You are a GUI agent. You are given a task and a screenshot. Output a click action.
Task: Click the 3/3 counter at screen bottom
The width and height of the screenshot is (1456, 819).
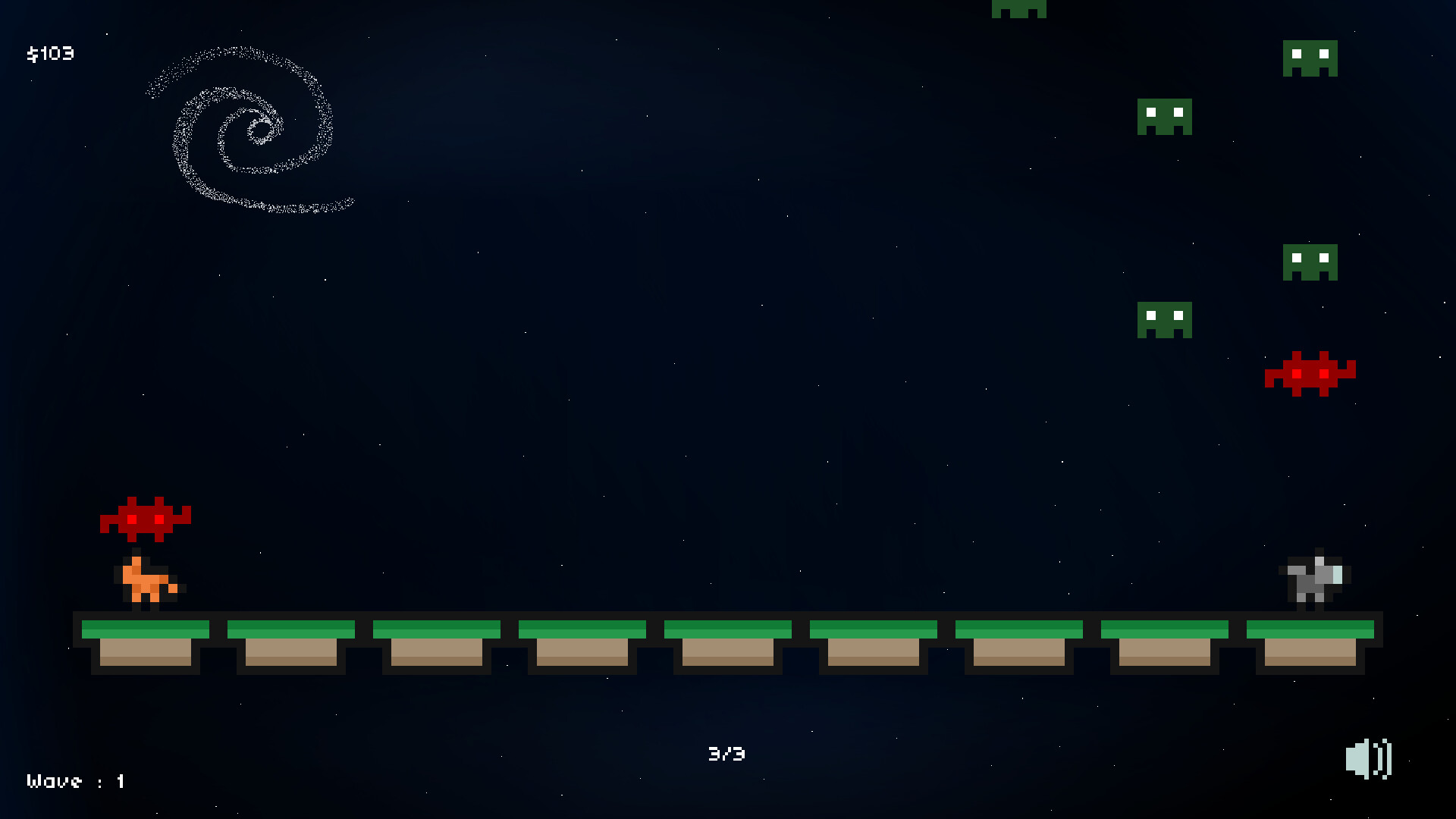point(726,754)
